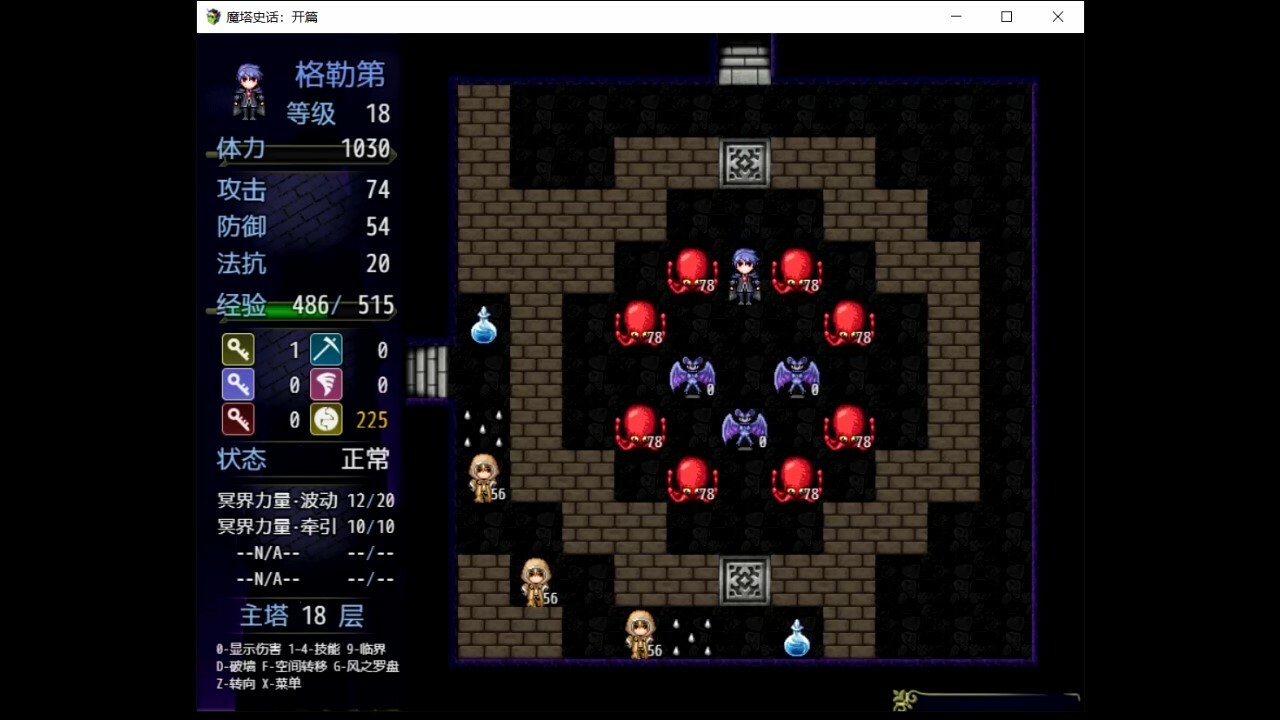1280x720 pixels.
Task: Click the teleporter tile near the bottom wall
Action: (x=743, y=580)
